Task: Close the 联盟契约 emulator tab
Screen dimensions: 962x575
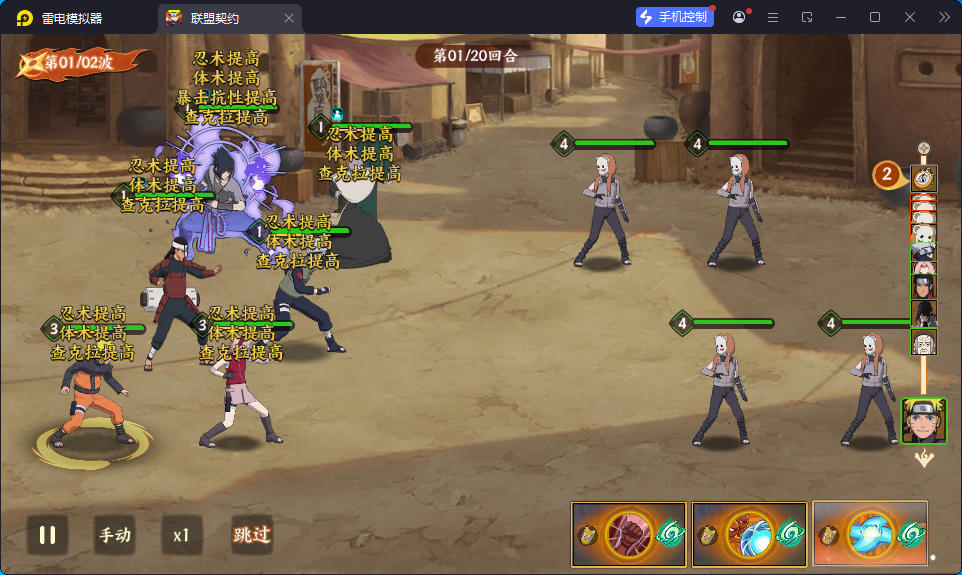Action: 289,18
